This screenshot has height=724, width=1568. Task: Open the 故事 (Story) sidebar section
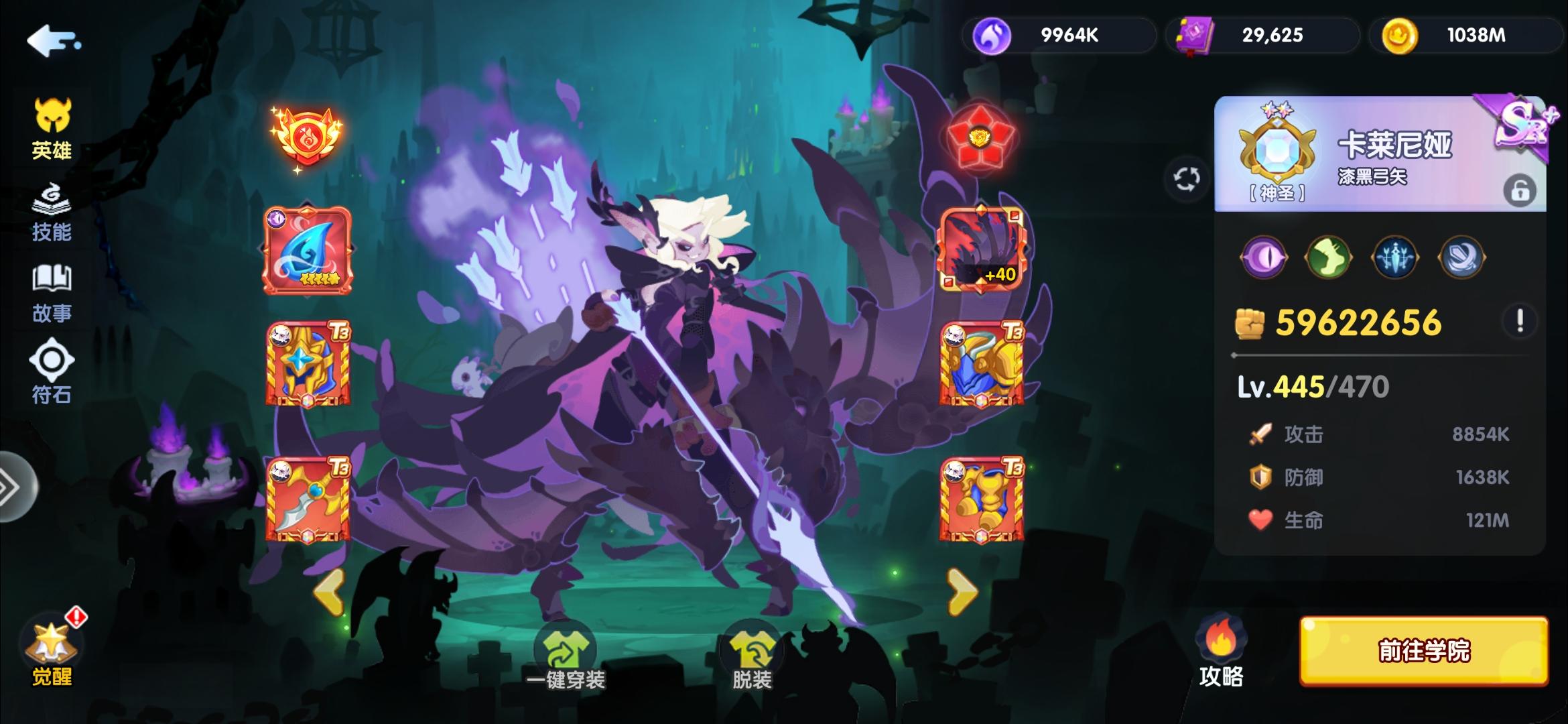(x=52, y=292)
